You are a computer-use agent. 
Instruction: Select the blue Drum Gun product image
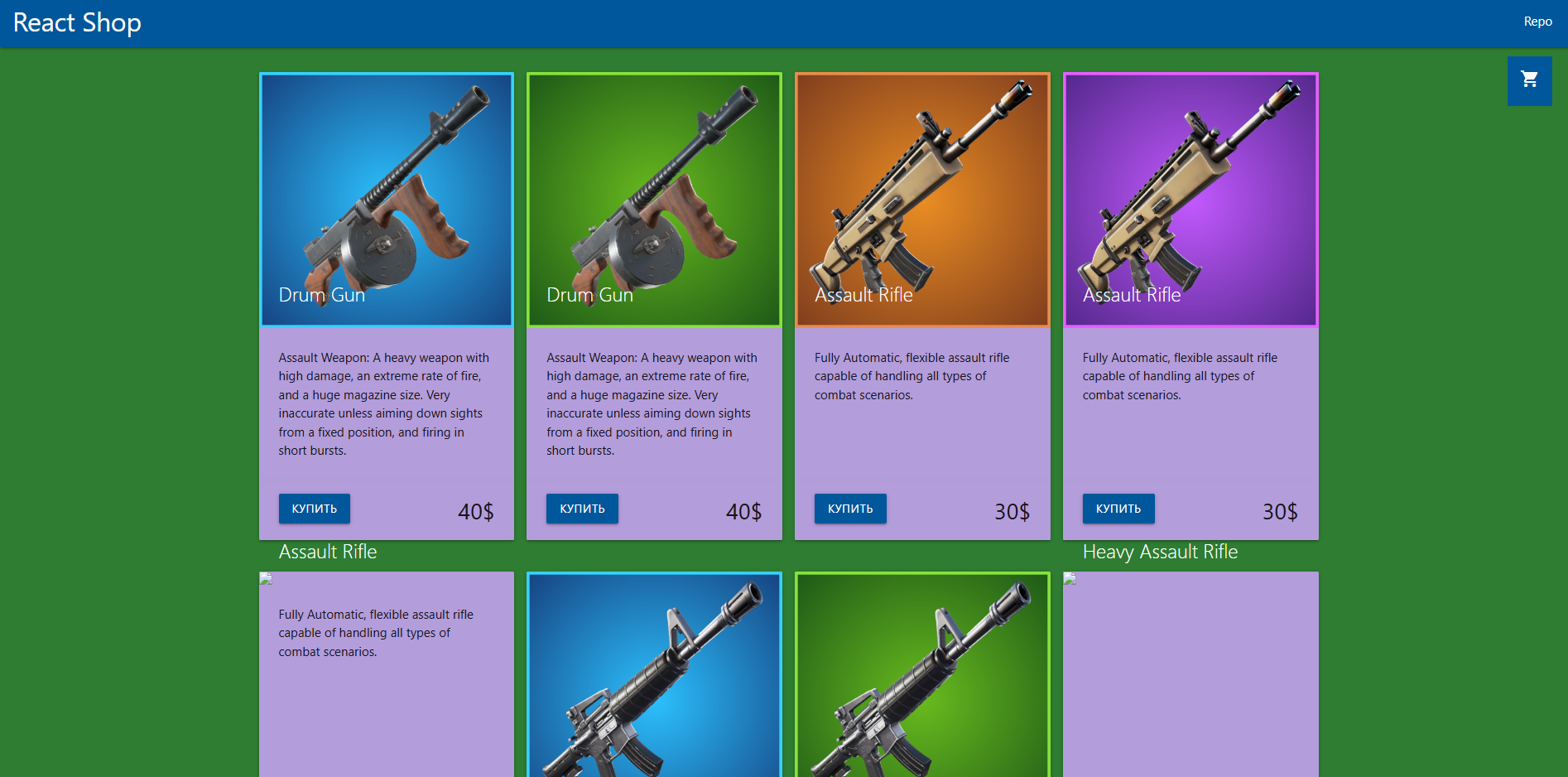point(387,199)
